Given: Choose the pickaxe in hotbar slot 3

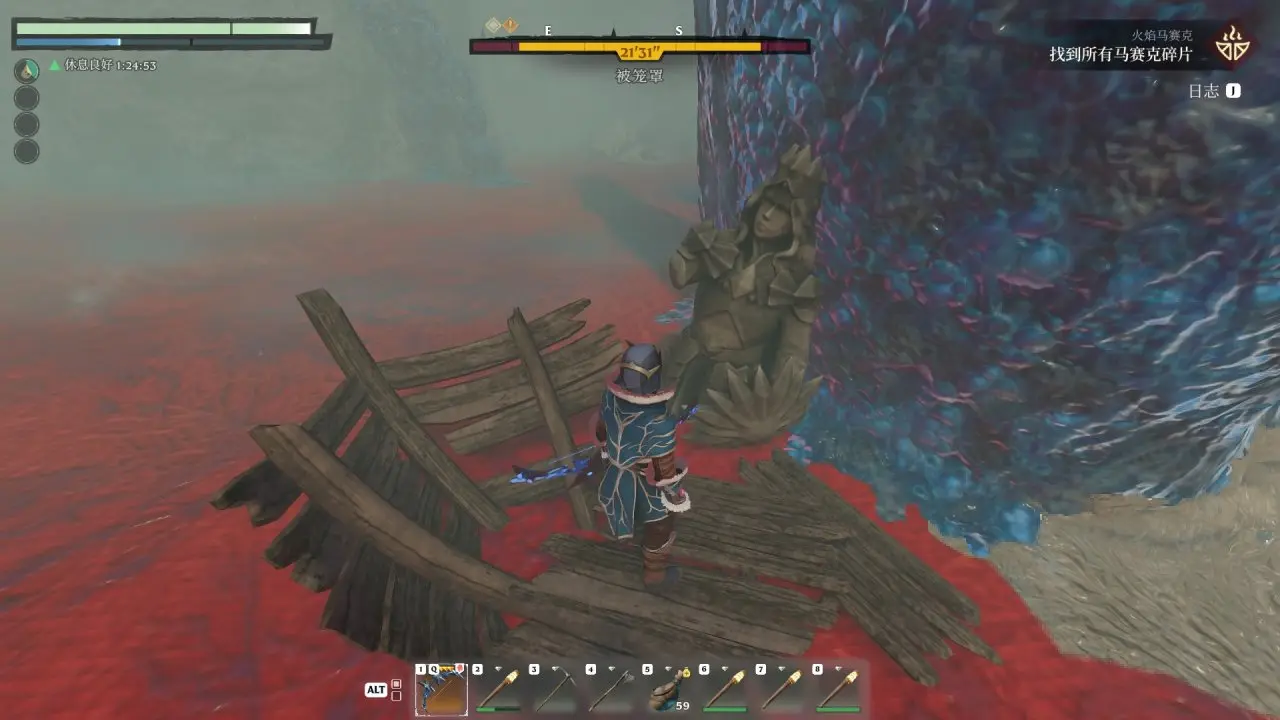Looking at the screenshot, I should (555, 690).
